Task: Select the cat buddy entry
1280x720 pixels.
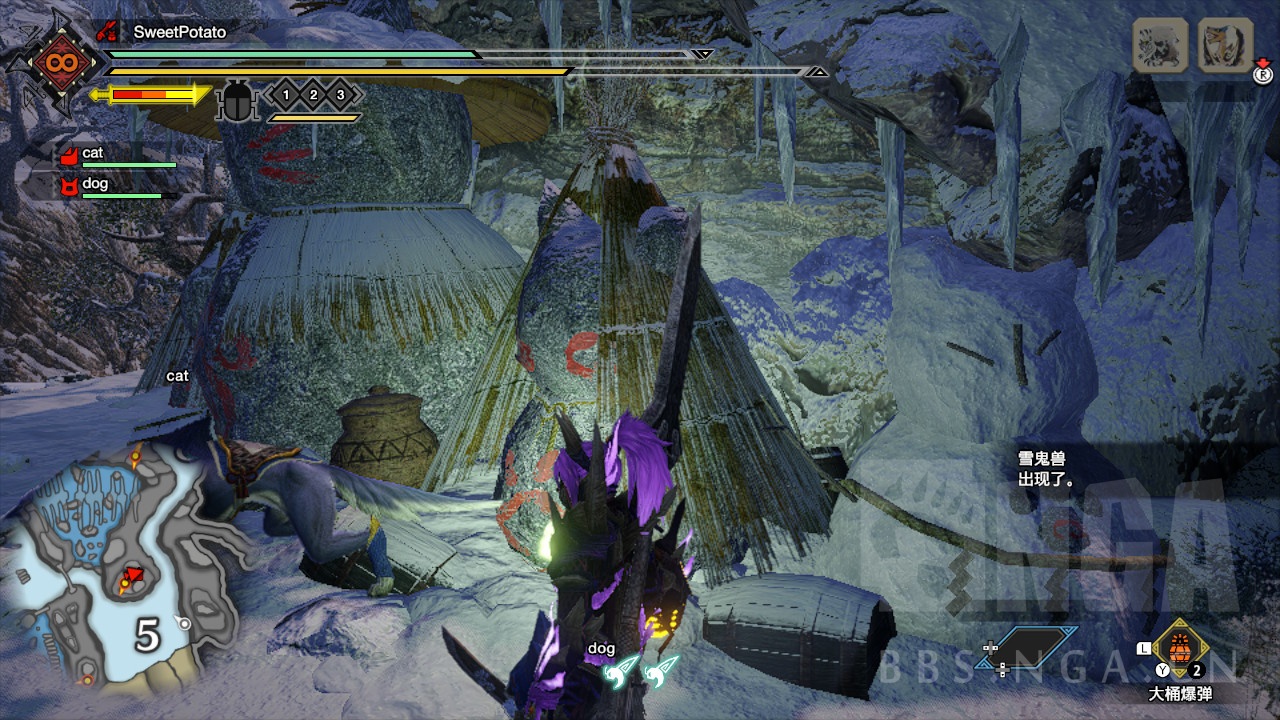Action: click(x=92, y=154)
